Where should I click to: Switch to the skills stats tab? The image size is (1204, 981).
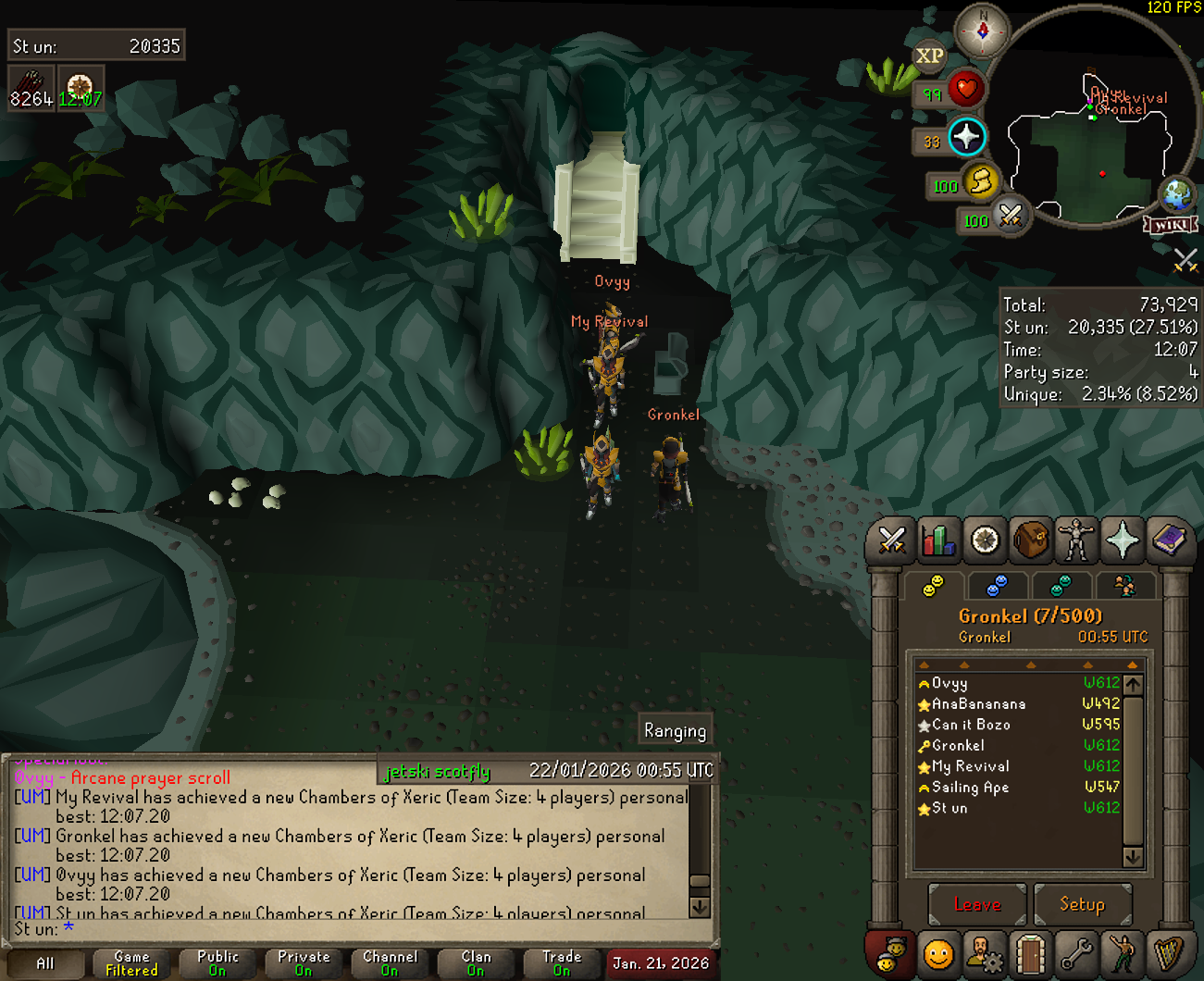(x=937, y=540)
